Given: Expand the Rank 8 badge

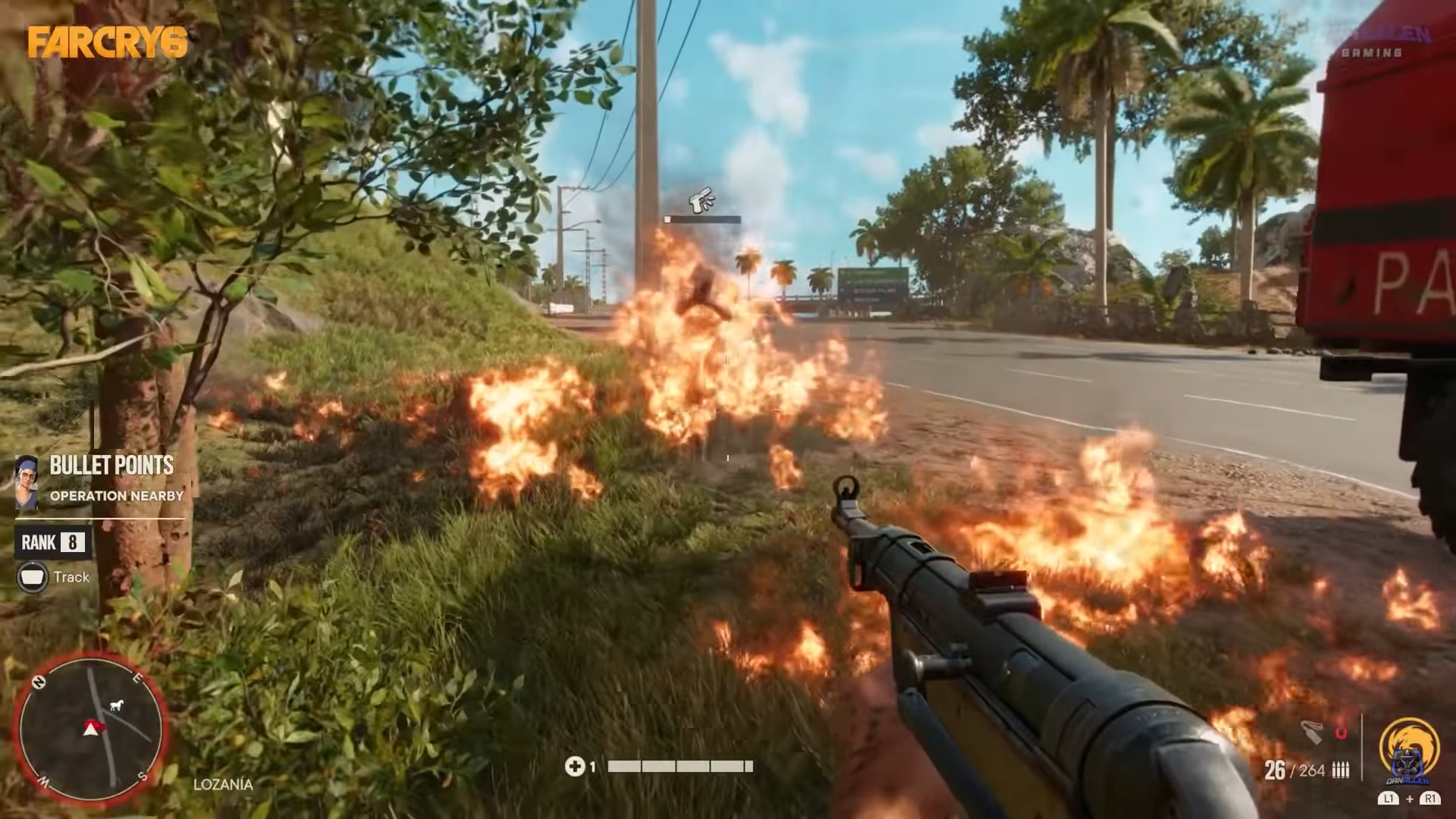Looking at the screenshot, I should (53, 543).
